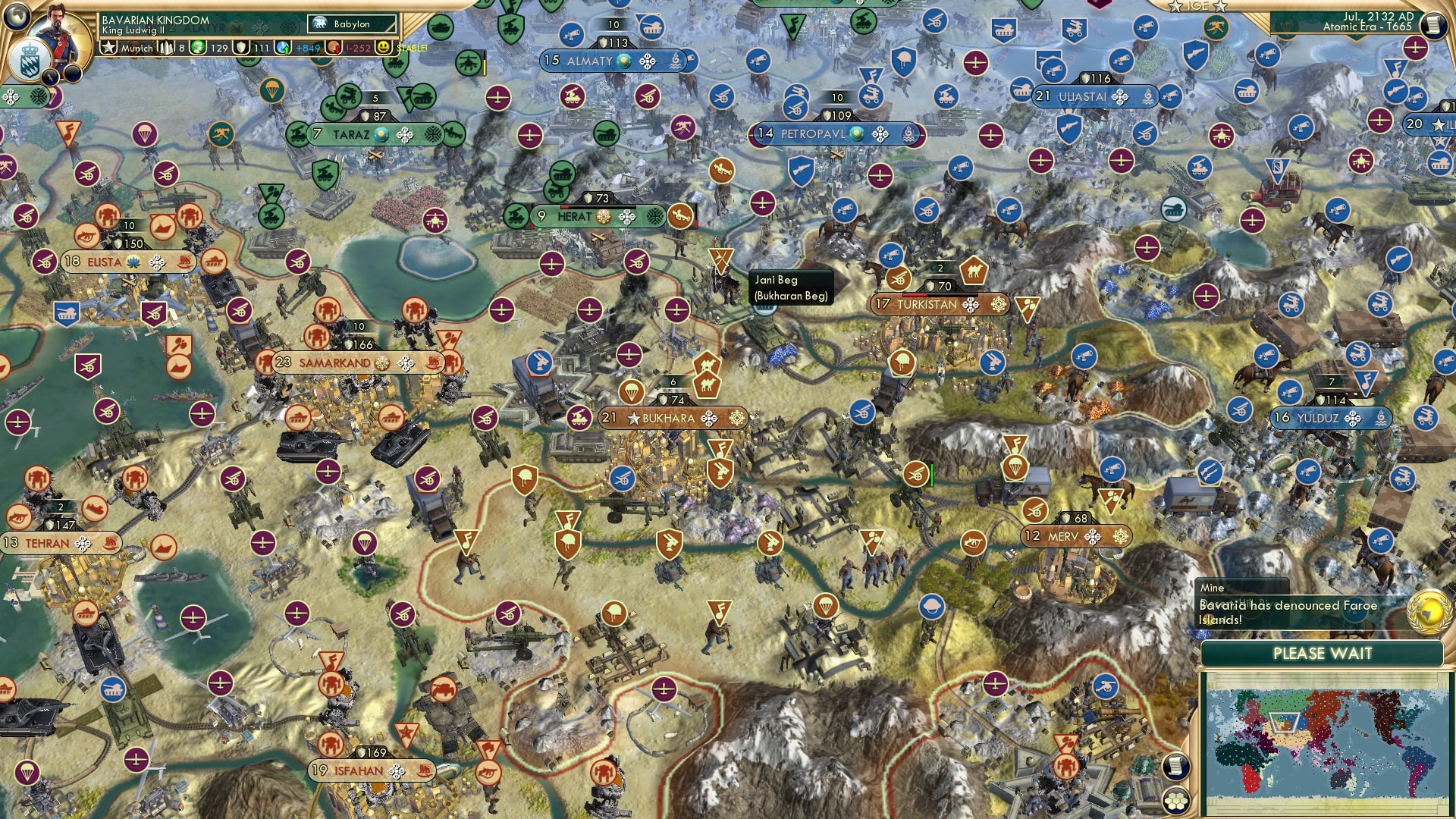
Task: Click the gold income indicator showing +849
Action: tap(303, 48)
